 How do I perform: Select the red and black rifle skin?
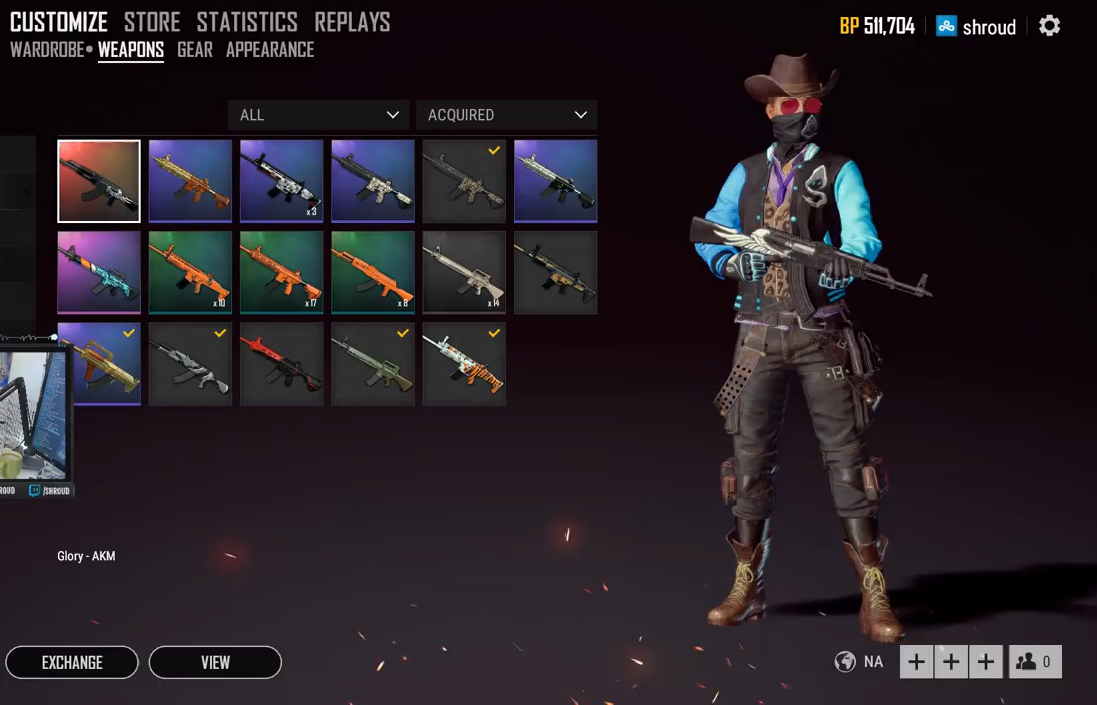point(281,364)
